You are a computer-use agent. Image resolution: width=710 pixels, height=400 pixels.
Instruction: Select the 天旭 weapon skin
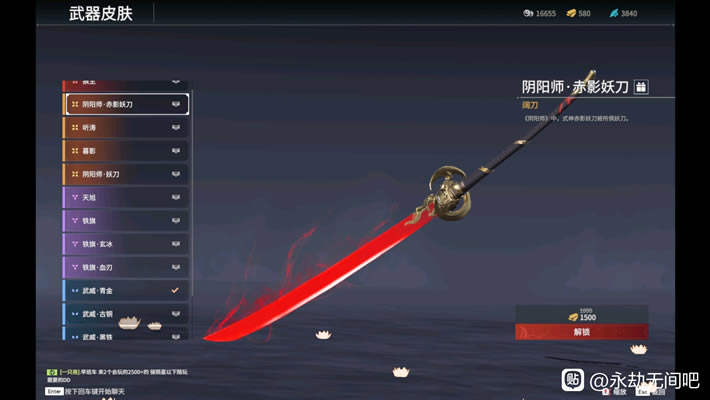click(x=126, y=197)
